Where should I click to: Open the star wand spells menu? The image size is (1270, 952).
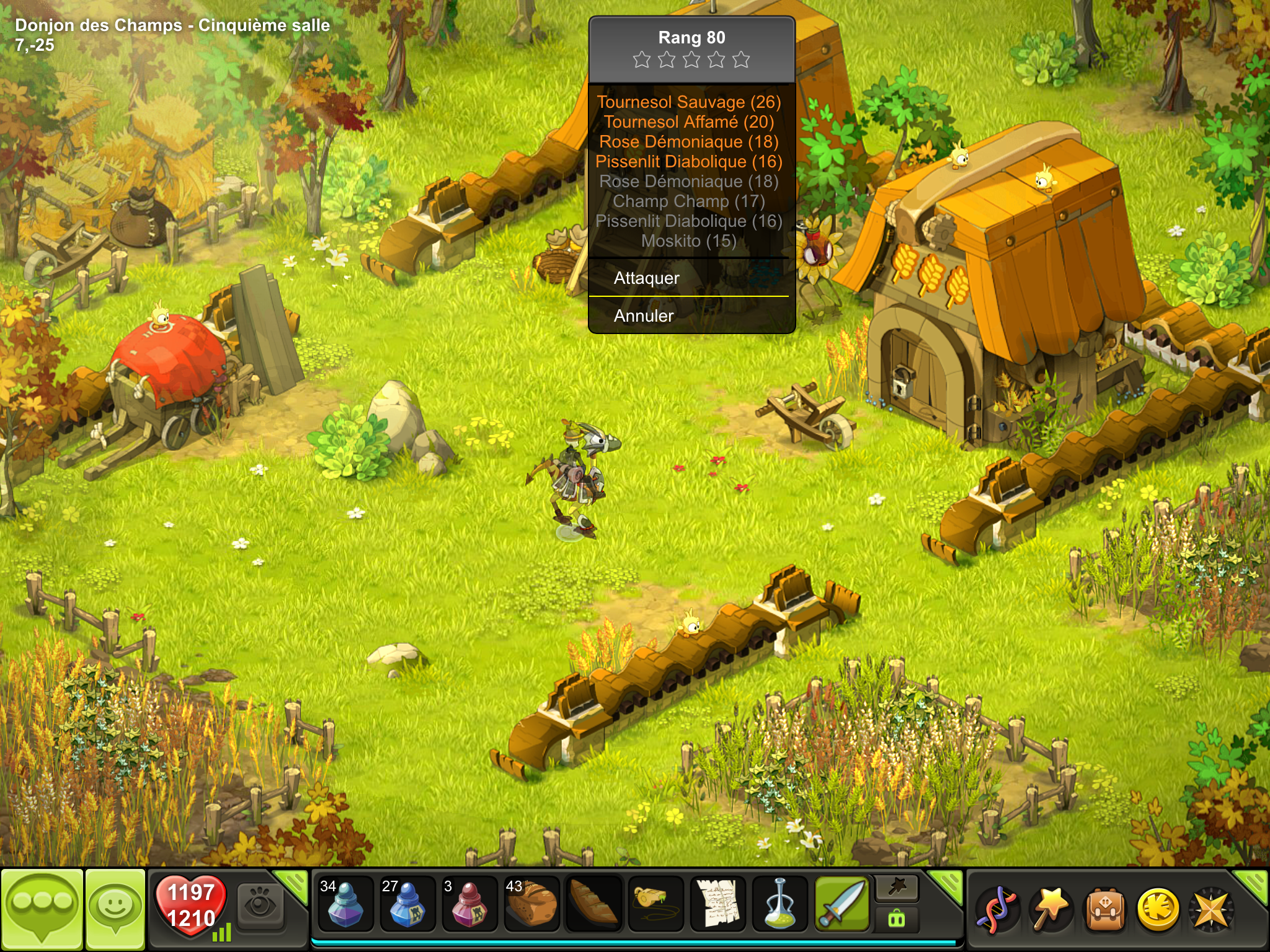[1050, 909]
